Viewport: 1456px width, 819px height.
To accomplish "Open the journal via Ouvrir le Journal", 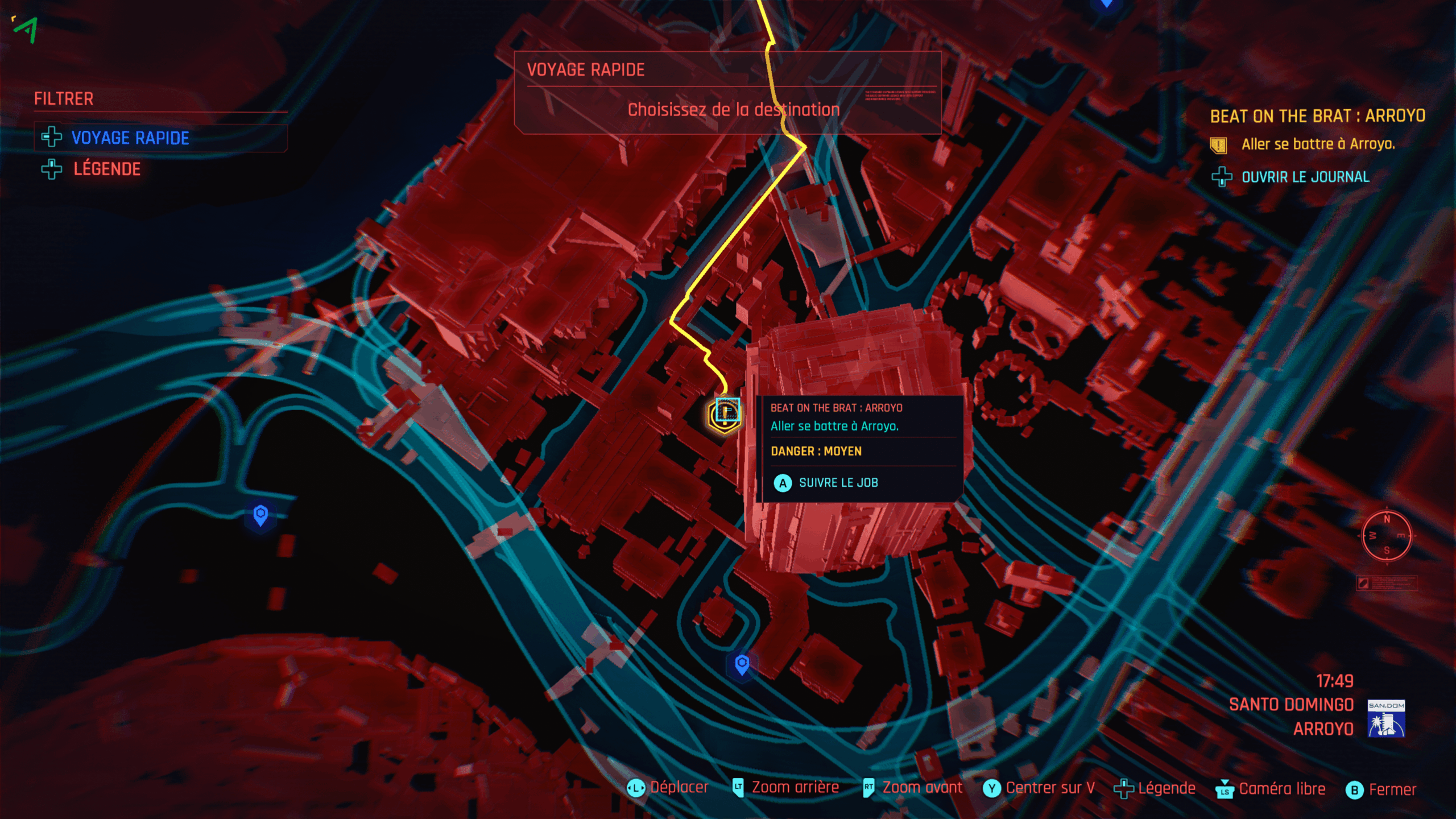I will [1305, 177].
